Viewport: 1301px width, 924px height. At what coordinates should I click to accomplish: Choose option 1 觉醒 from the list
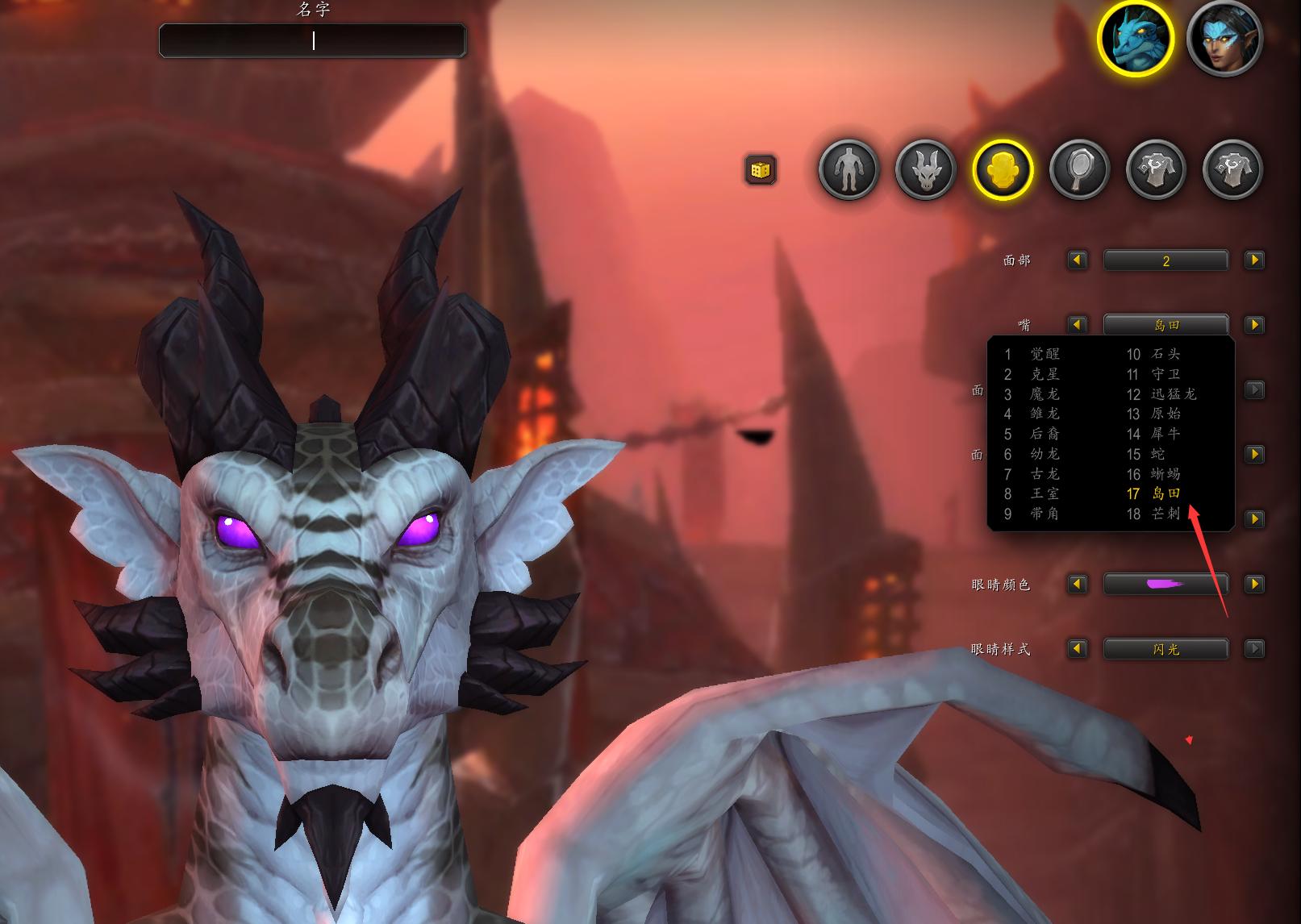[1045, 354]
